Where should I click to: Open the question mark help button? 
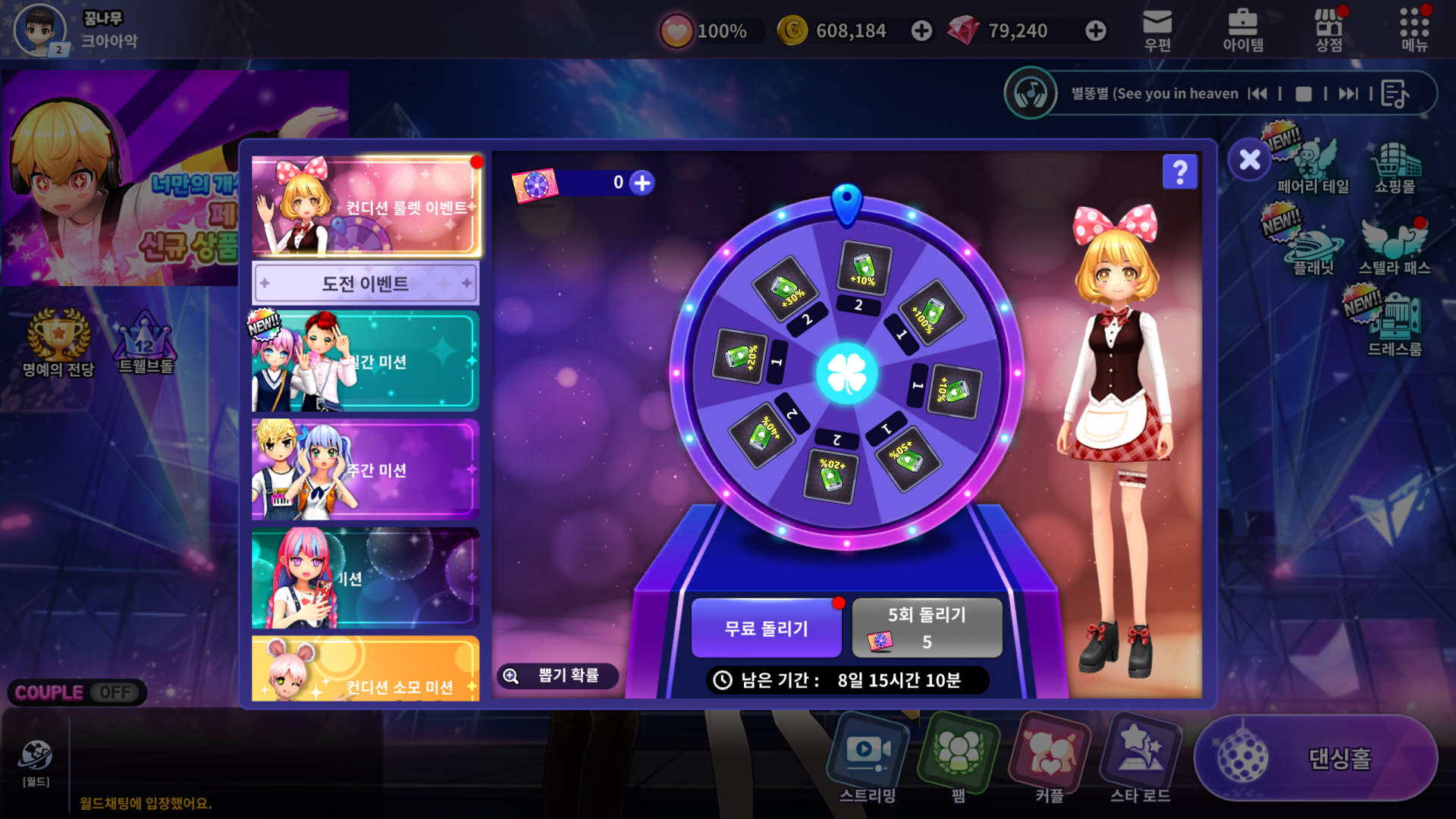[x=1180, y=172]
